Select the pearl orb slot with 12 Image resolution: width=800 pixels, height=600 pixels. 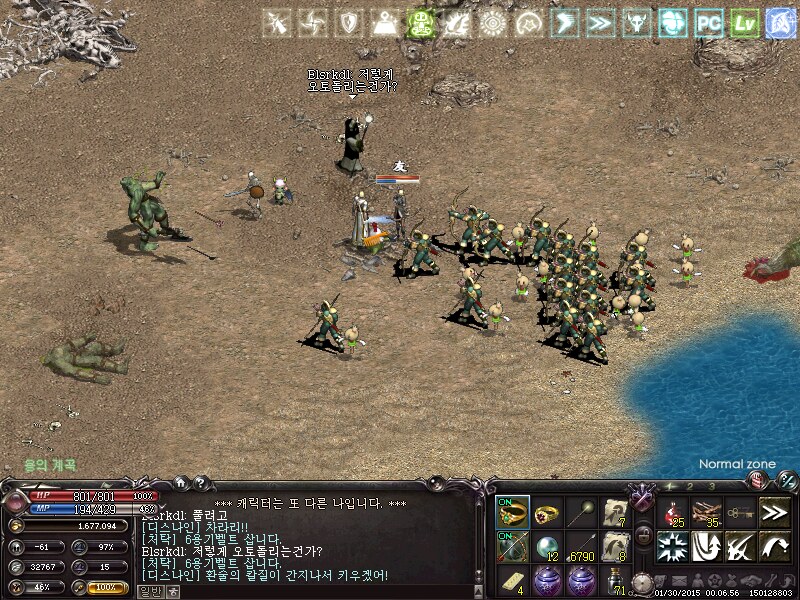[x=548, y=547]
